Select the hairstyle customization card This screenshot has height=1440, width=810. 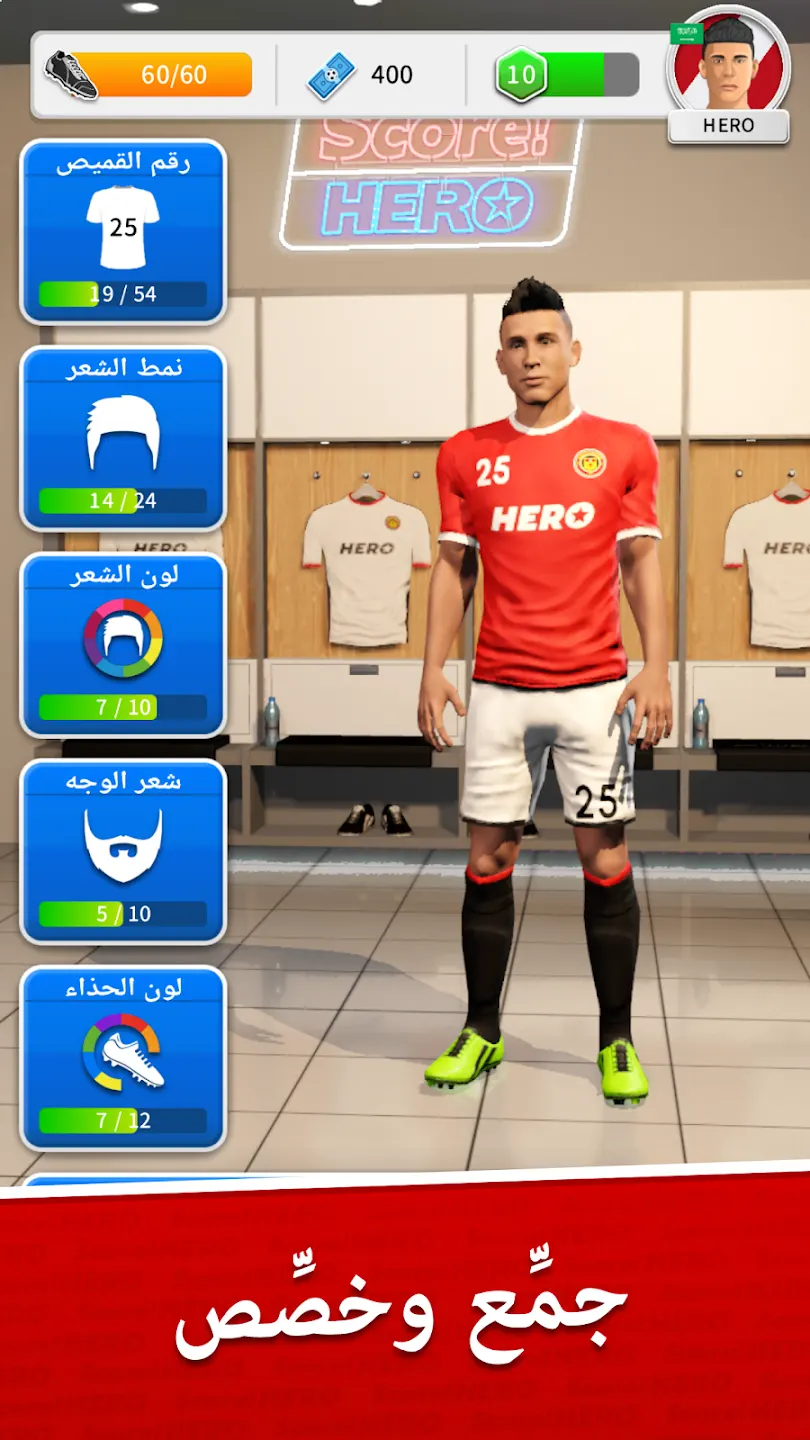[123, 438]
